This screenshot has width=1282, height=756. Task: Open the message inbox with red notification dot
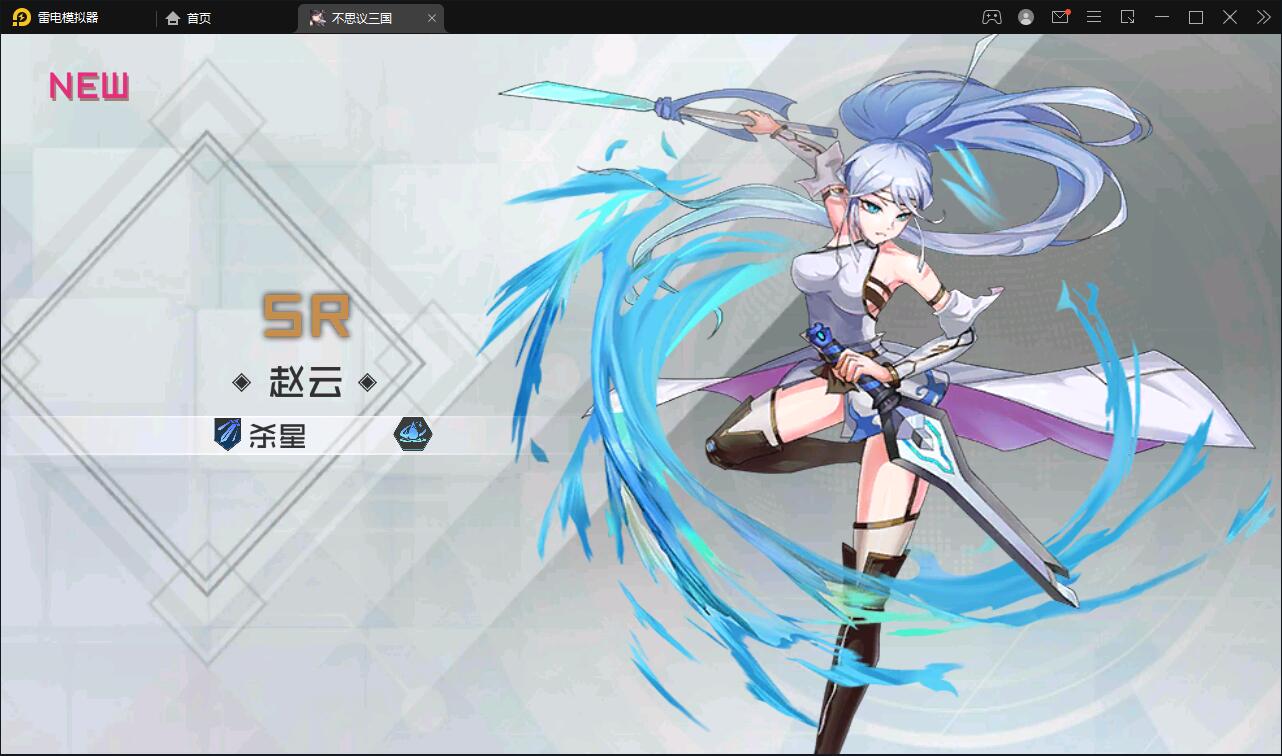(x=1060, y=17)
